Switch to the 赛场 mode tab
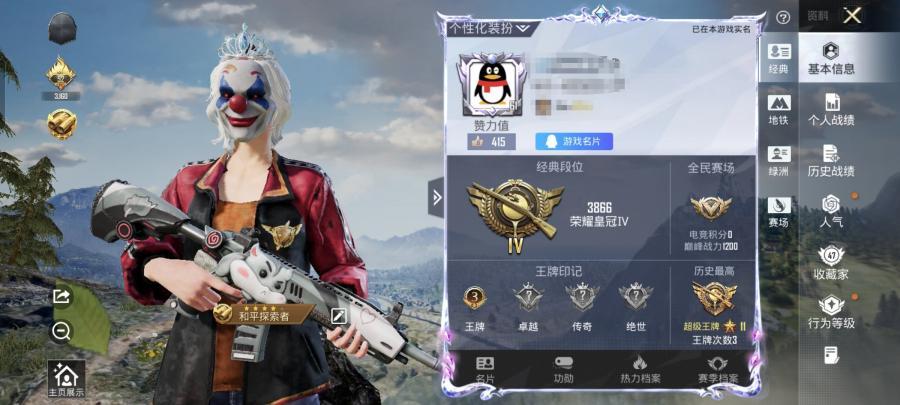This screenshot has height=405, width=900. 779,211
